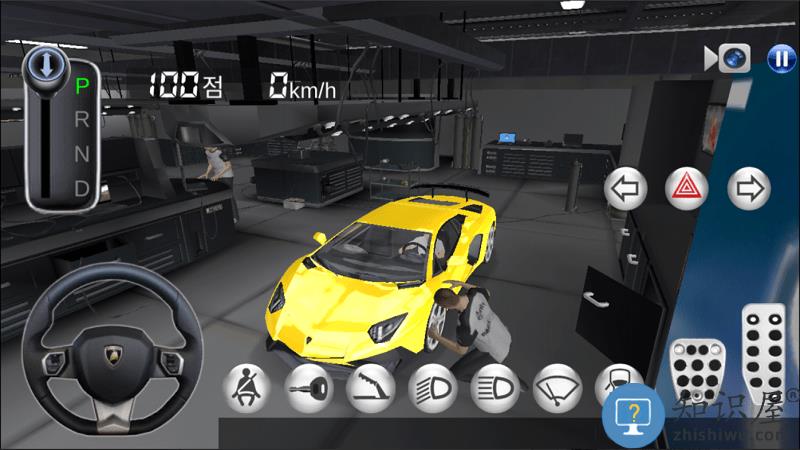
Task: Turn on the right turn signal
Action: point(747,187)
